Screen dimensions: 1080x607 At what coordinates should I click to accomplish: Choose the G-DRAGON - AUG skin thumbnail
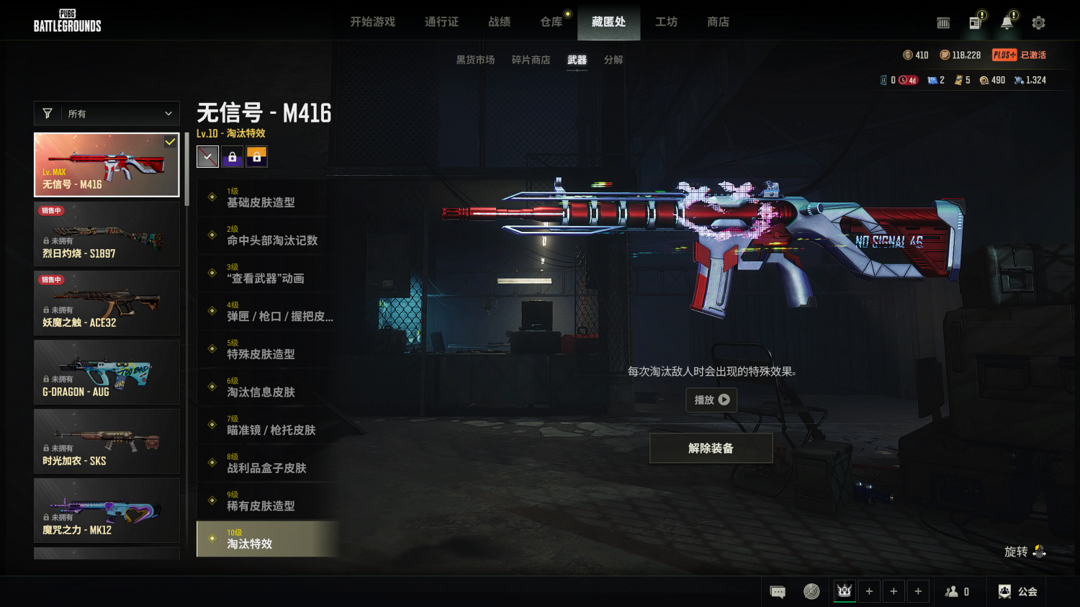coord(107,372)
